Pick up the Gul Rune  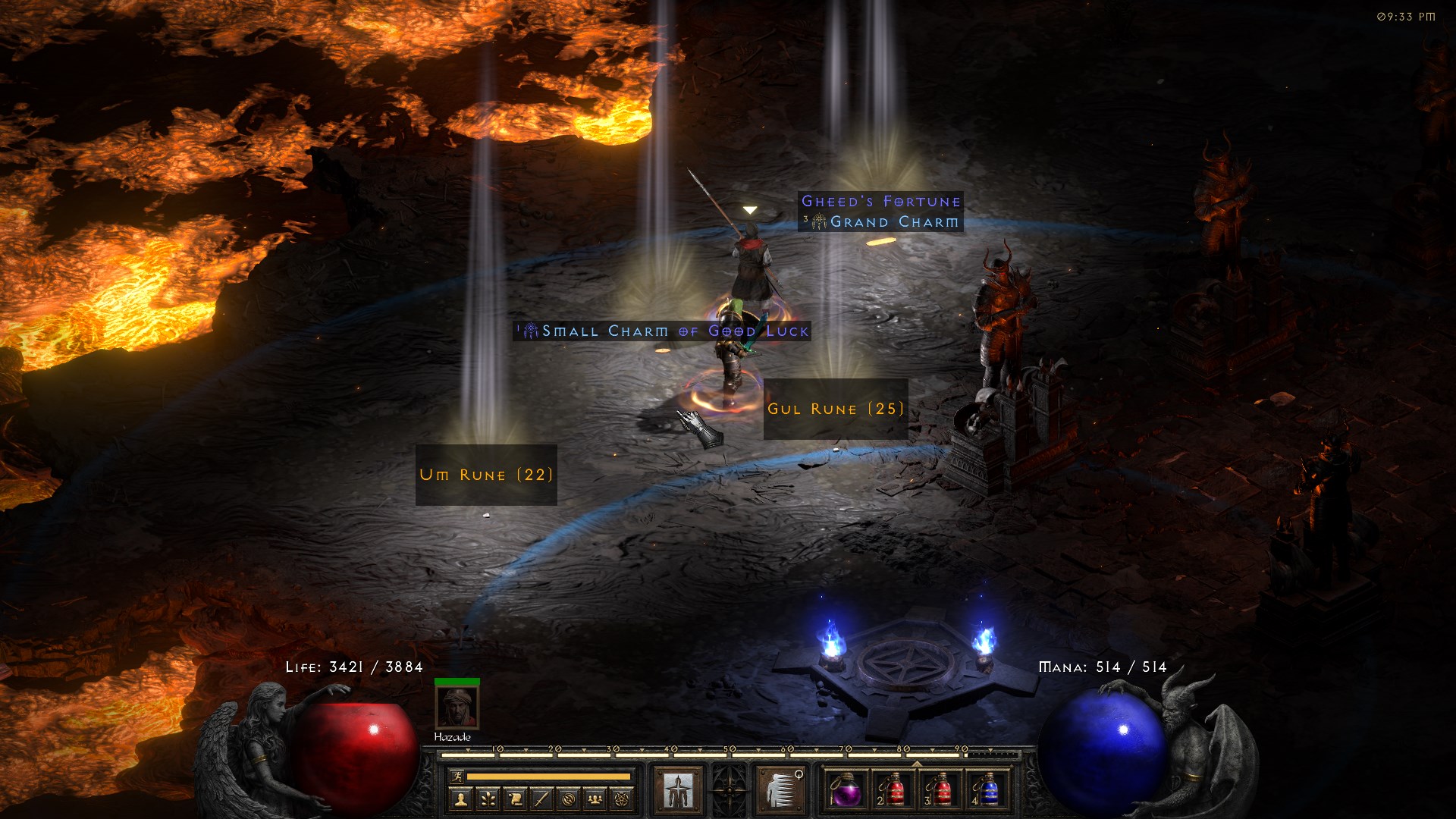[834, 409]
